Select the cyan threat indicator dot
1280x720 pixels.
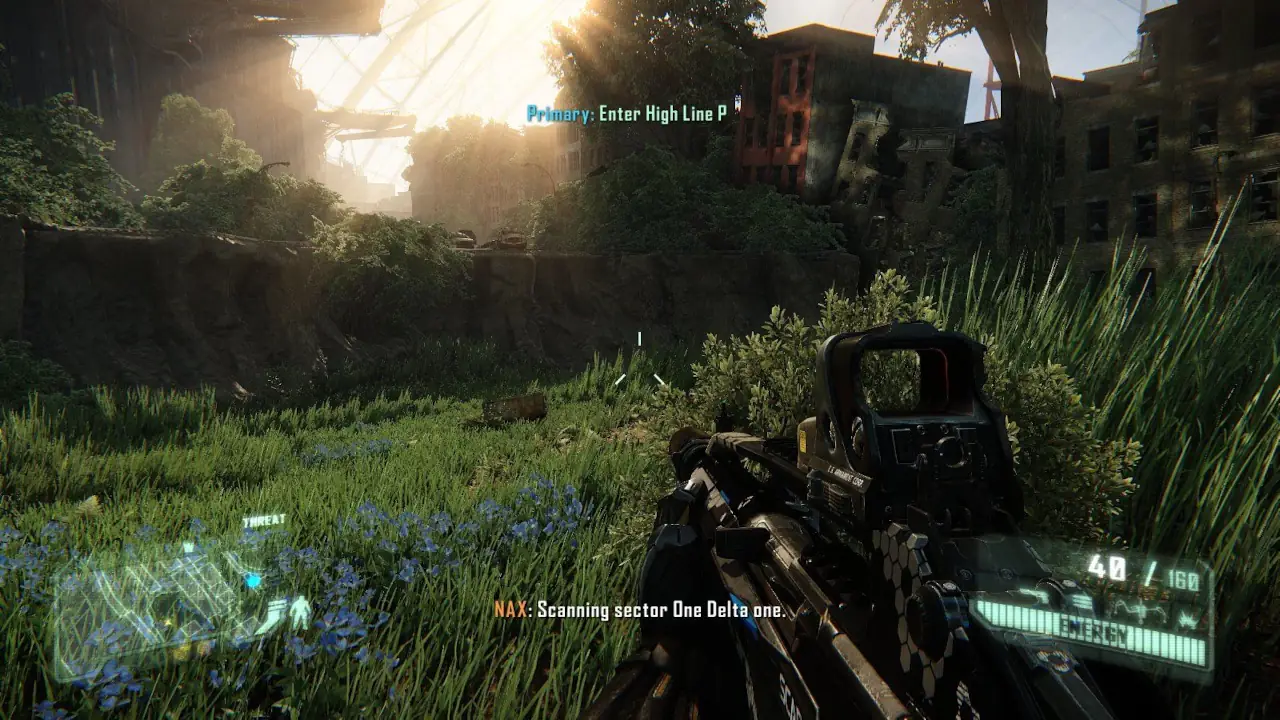coord(253,580)
